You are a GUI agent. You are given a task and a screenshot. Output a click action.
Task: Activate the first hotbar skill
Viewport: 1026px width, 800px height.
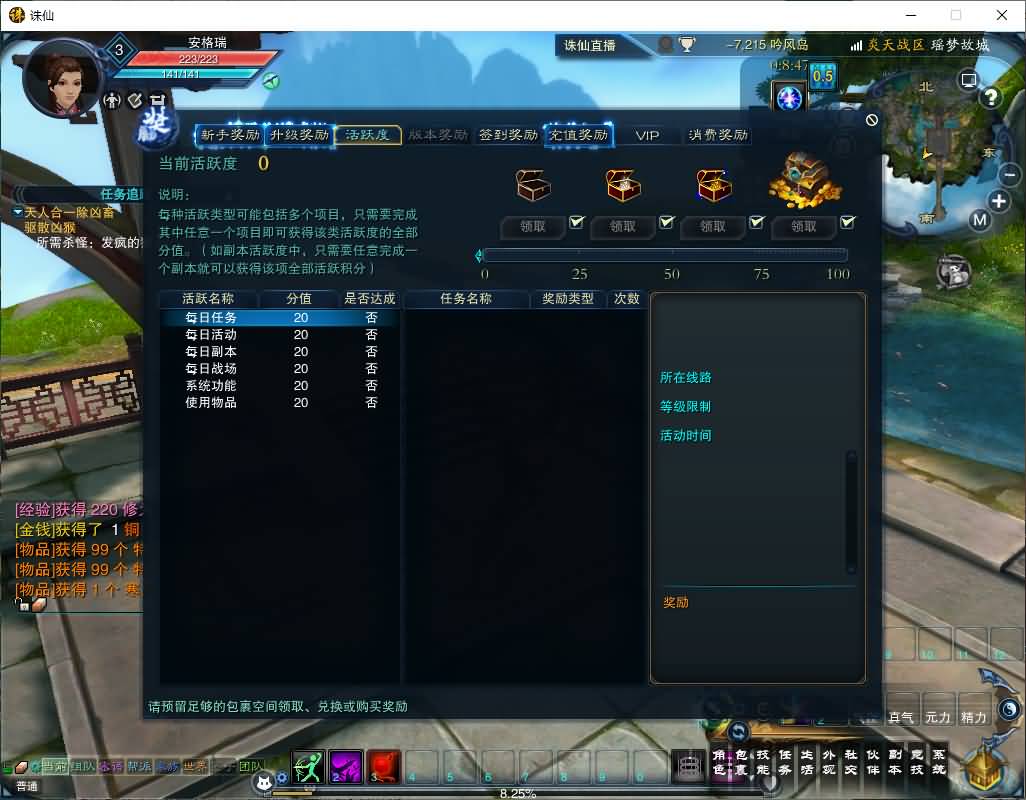(308, 767)
